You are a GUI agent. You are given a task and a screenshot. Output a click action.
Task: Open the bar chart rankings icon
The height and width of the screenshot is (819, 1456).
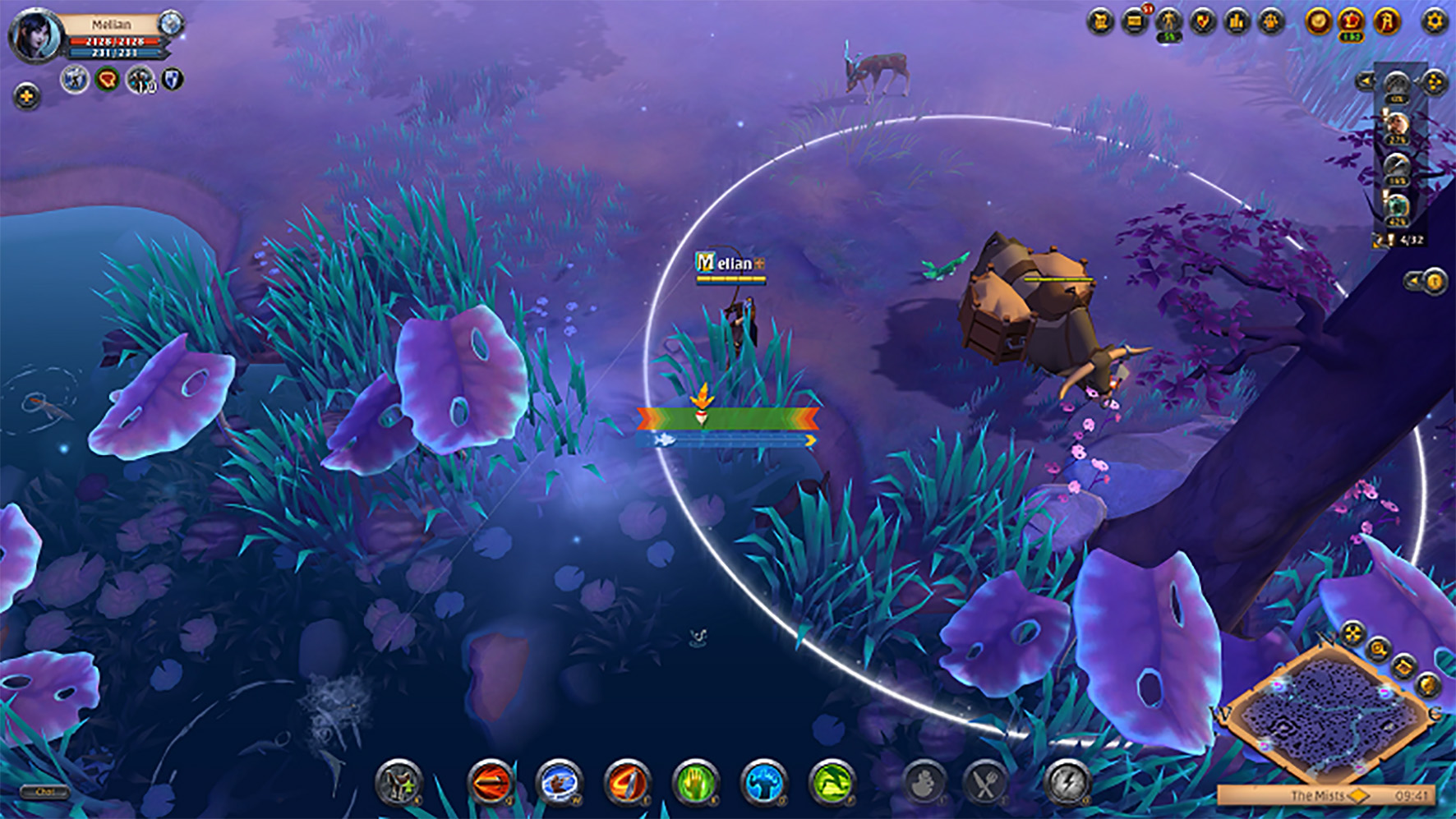coord(1237,21)
